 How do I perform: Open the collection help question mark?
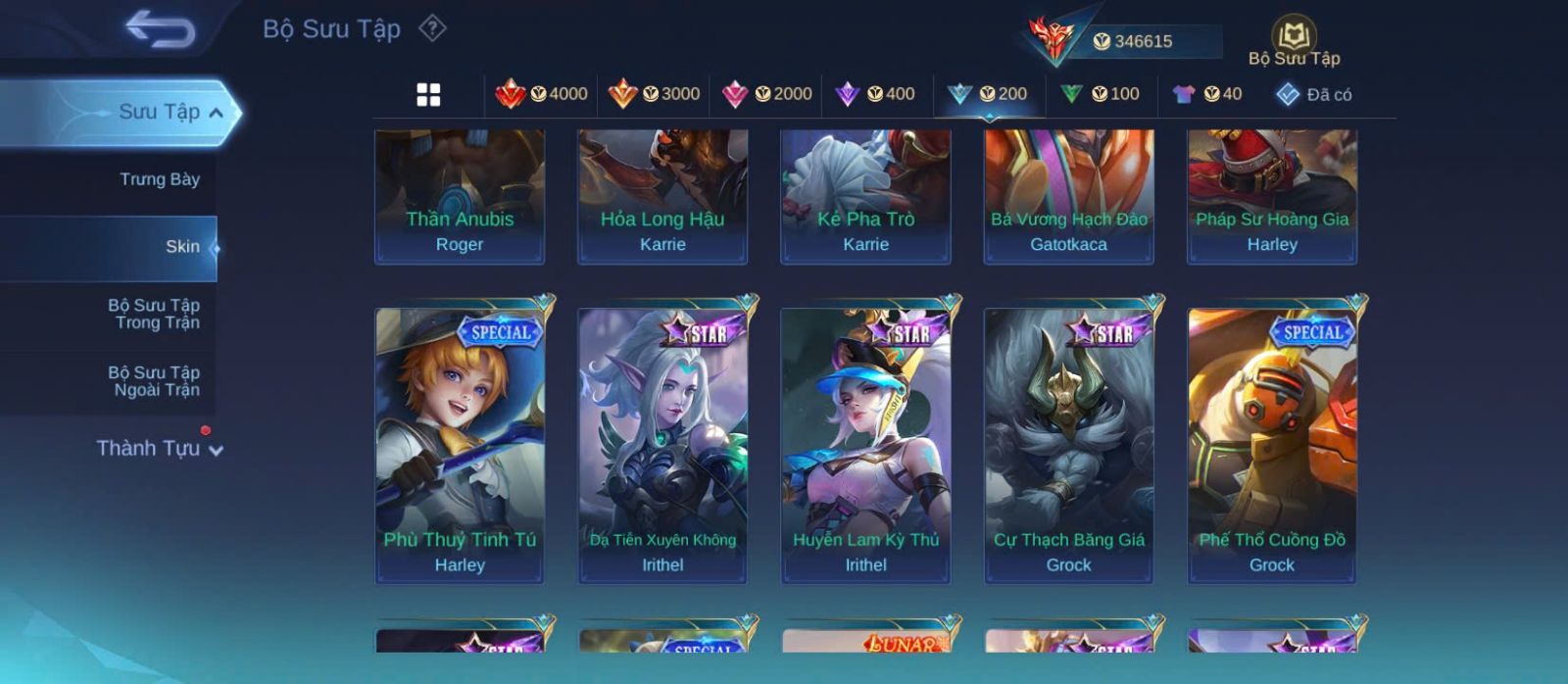[432, 28]
